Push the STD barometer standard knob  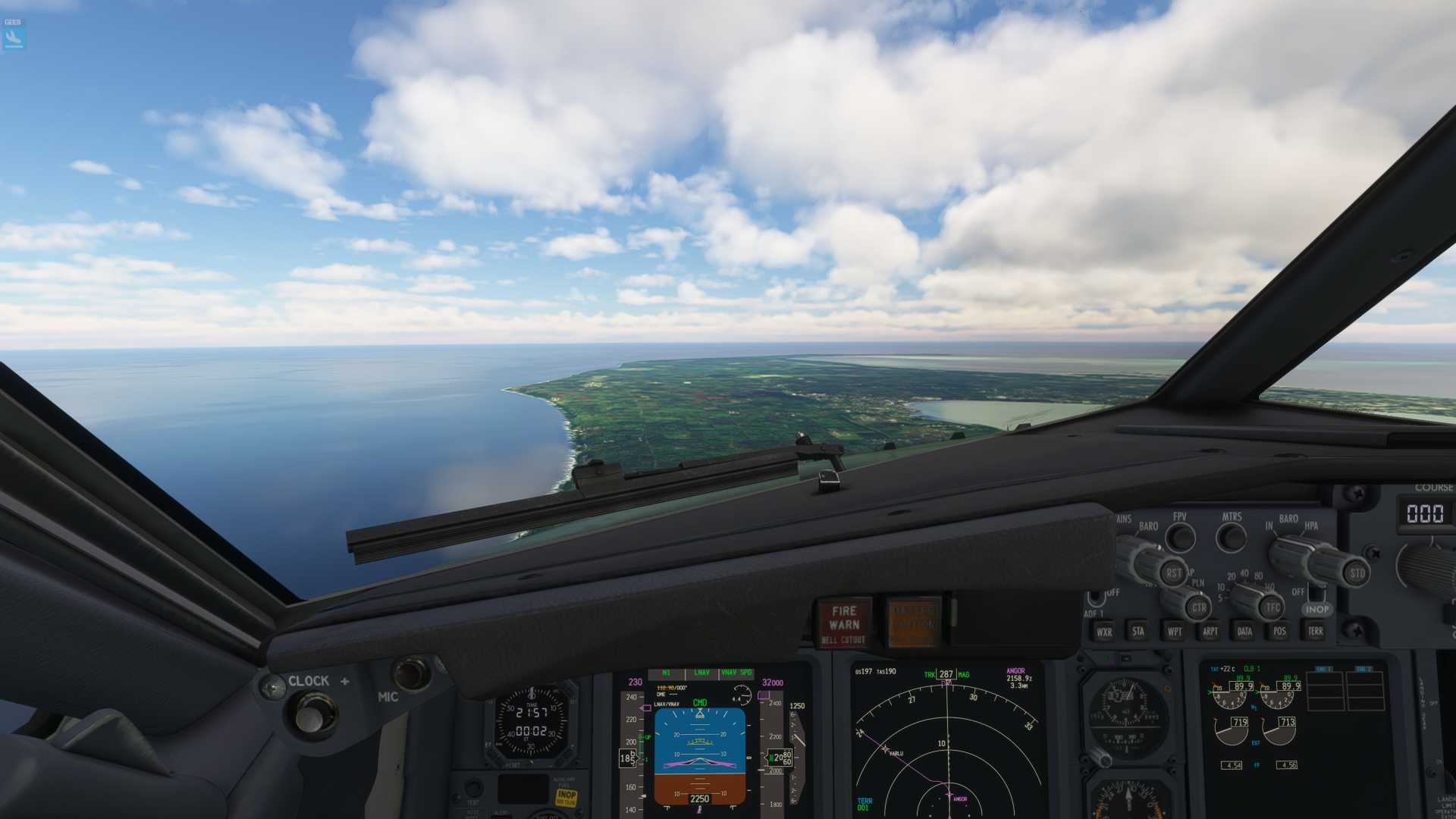click(1357, 573)
